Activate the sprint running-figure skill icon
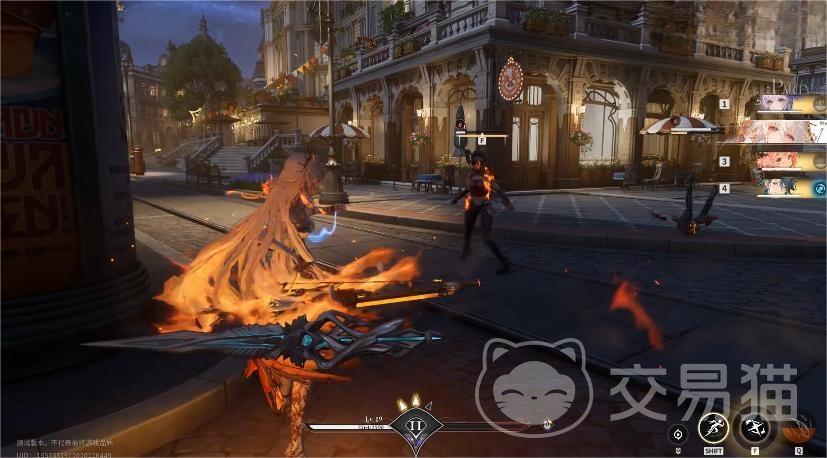 coord(712,427)
